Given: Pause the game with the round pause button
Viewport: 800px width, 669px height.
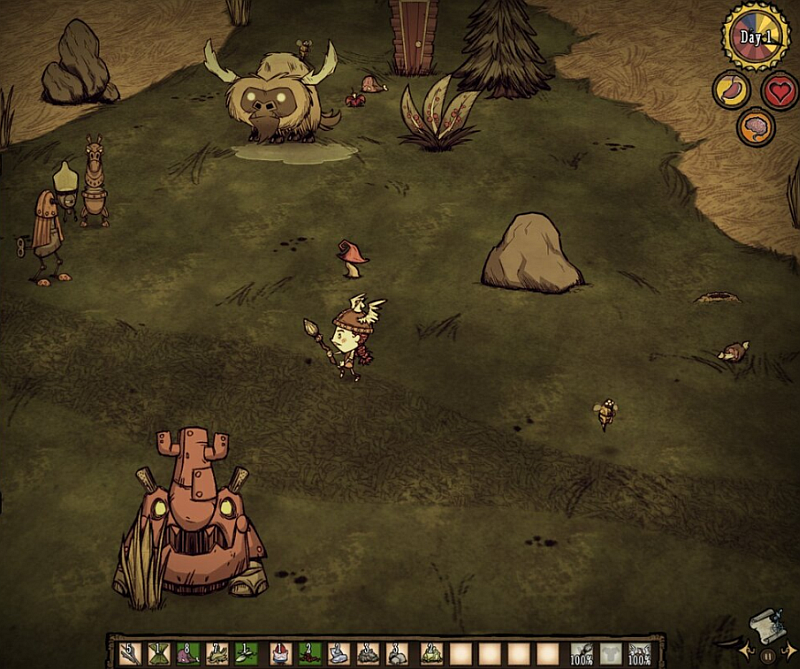Looking at the screenshot, I should pos(767,657).
